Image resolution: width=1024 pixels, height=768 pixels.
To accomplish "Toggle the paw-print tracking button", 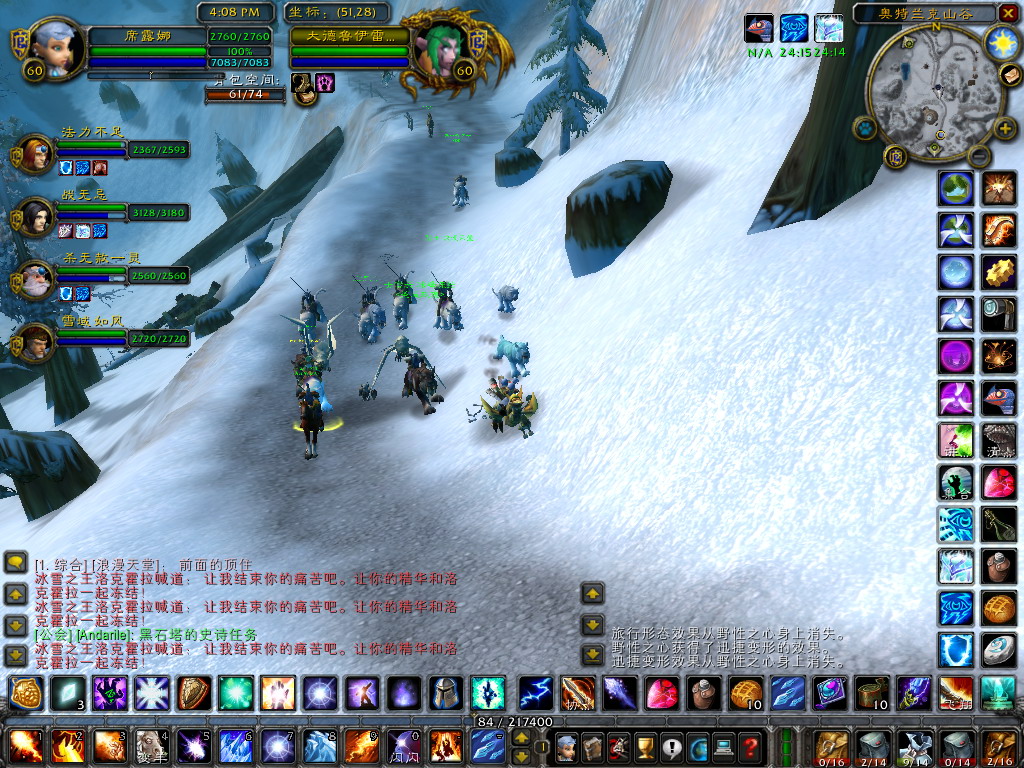I will [864, 127].
